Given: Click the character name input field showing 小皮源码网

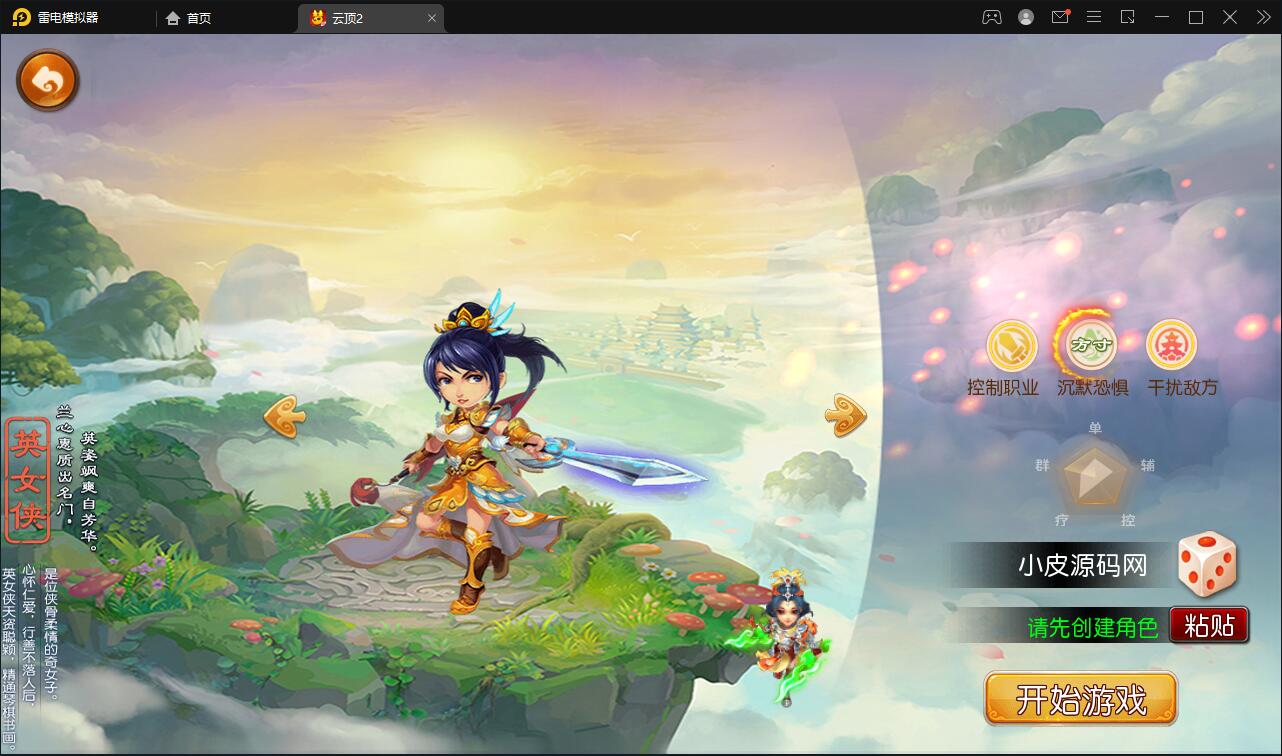Looking at the screenshot, I should tap(1080, 565).
